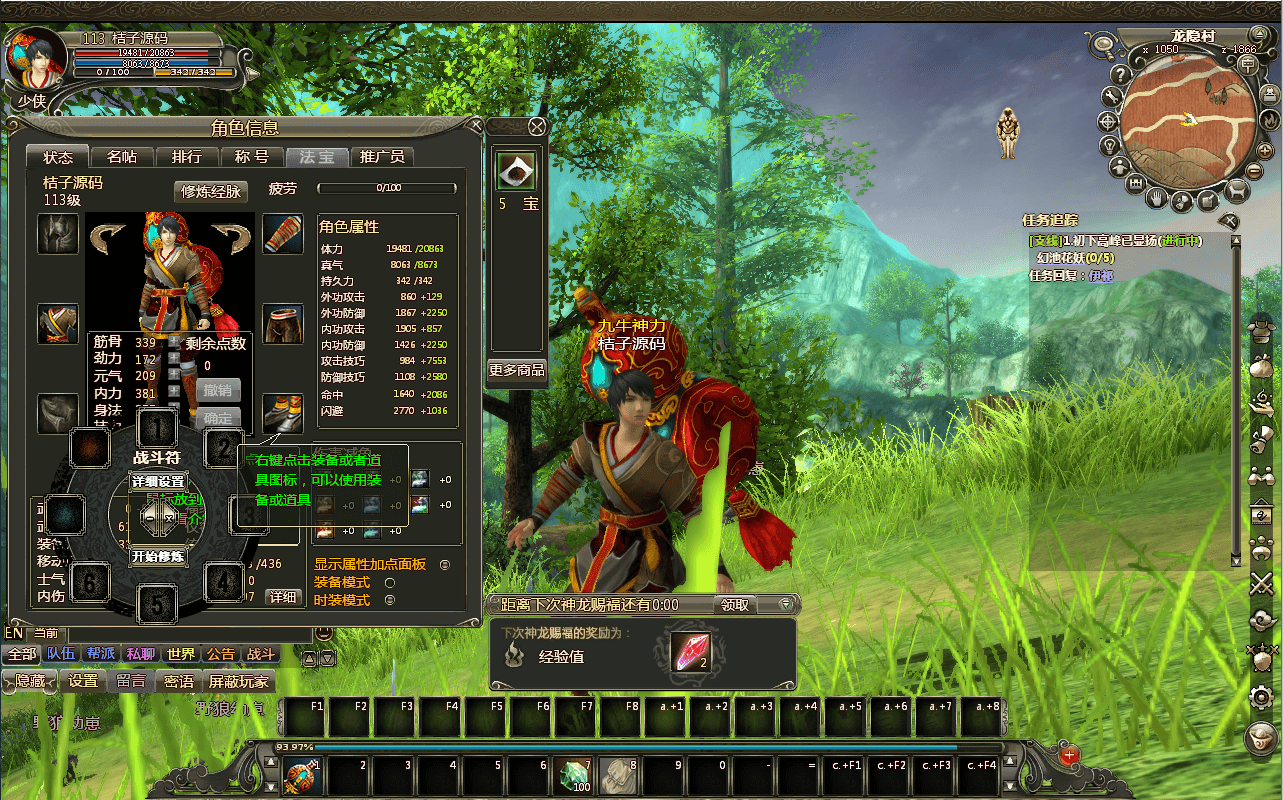Image resolution: width=1283 pixels, height=800 pixels.
Task: Select the 装备模式 radio option
Action: pos(390,582)
